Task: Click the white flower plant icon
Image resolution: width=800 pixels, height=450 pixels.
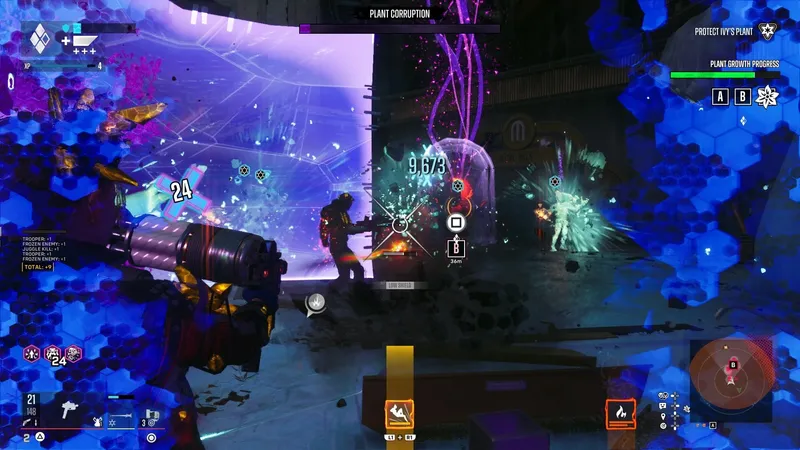Action: (x=768, y=97)
